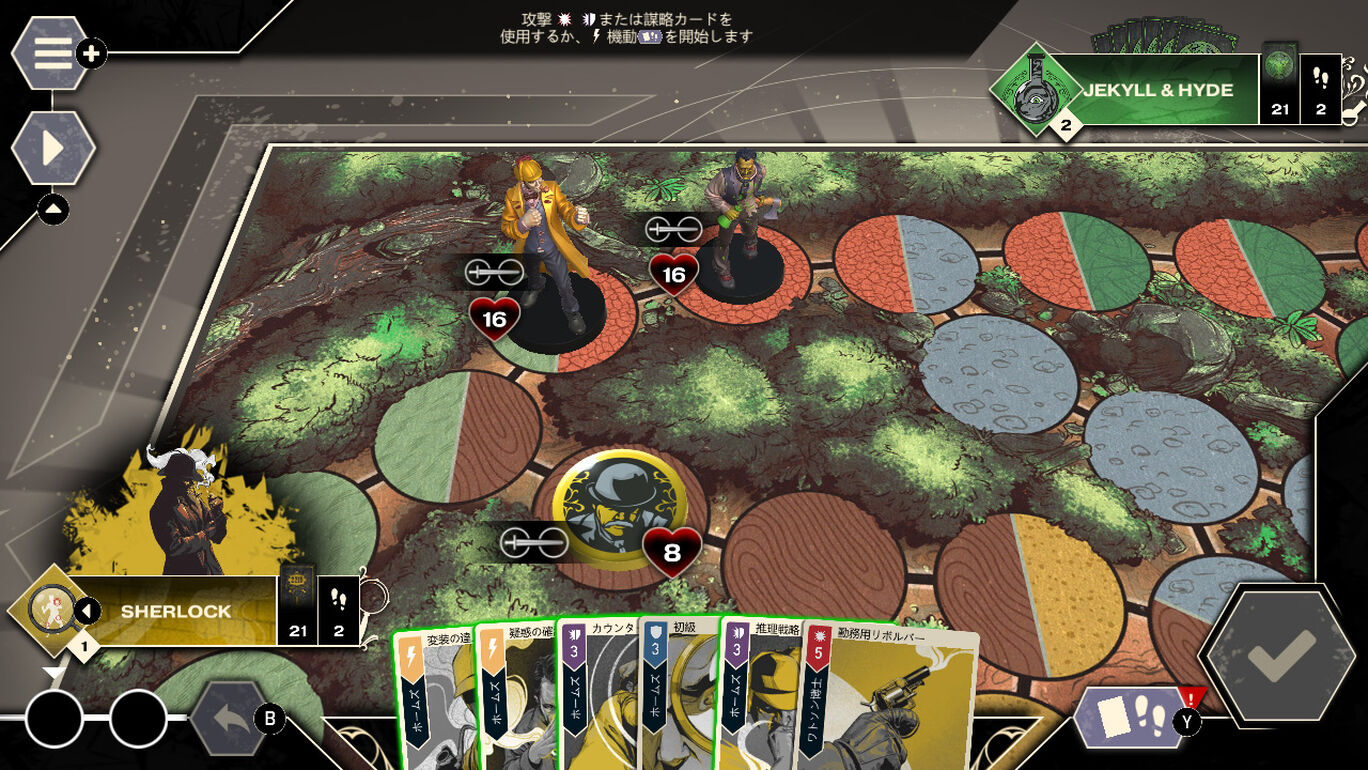The image size is (1368, 770).
Task: Confirm with the checkmark hexagon button
Action: 1281,654
